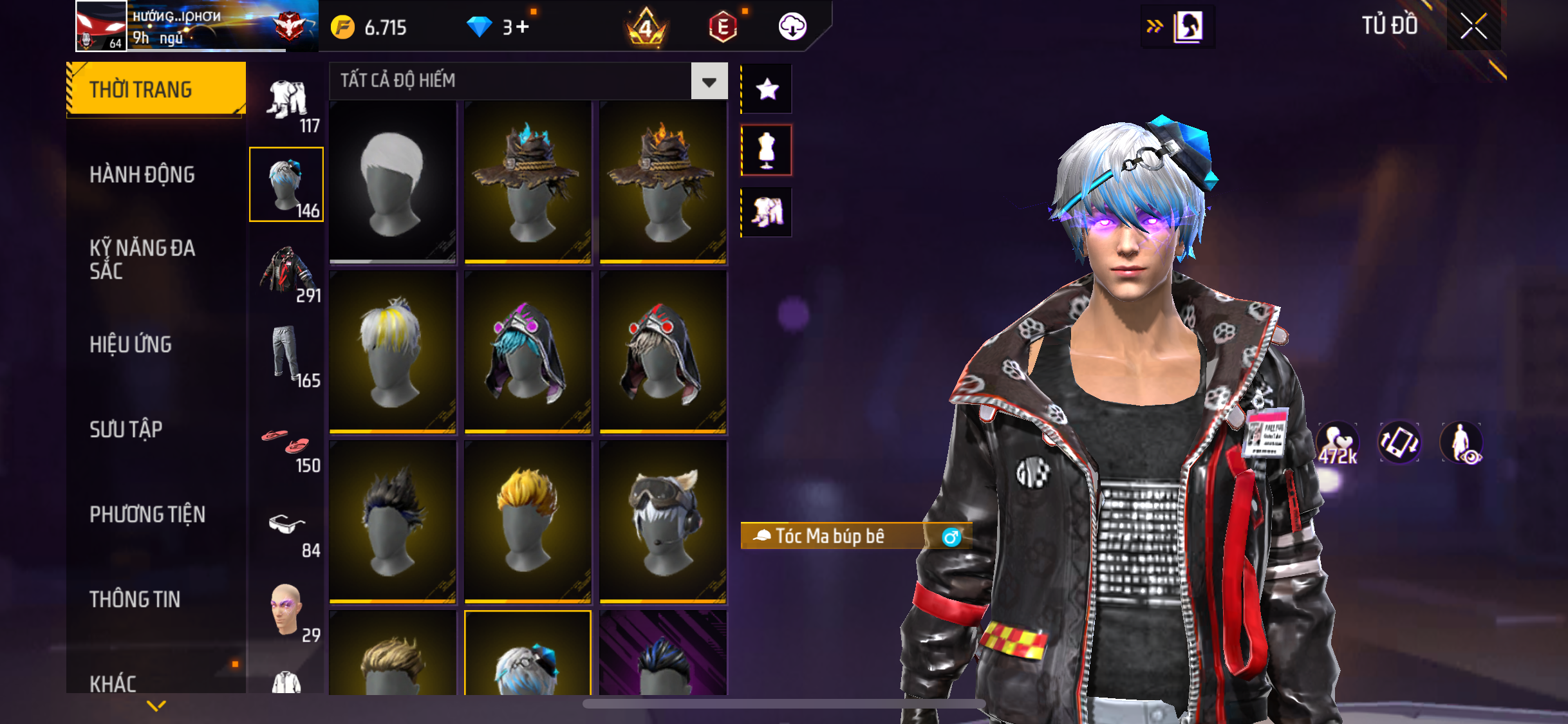Close the Tủ Đồ wardrobe screen

pyautogui.click(x=1473, y=26)
